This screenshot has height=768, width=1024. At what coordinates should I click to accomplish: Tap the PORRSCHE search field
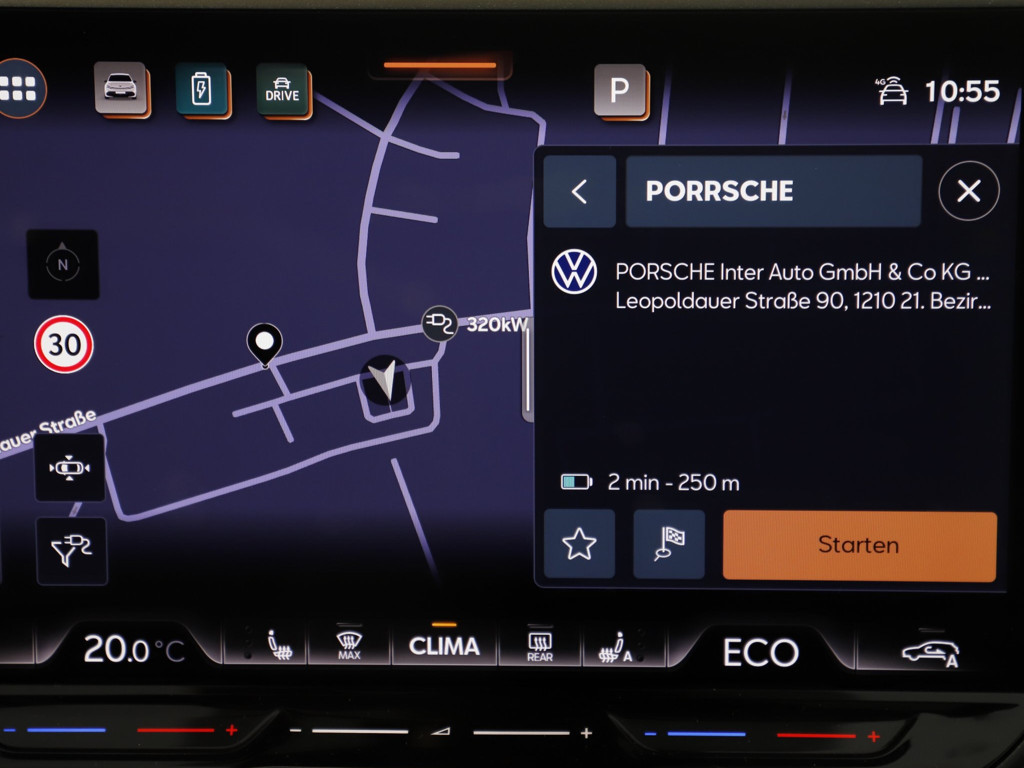(x=773, y=191)
